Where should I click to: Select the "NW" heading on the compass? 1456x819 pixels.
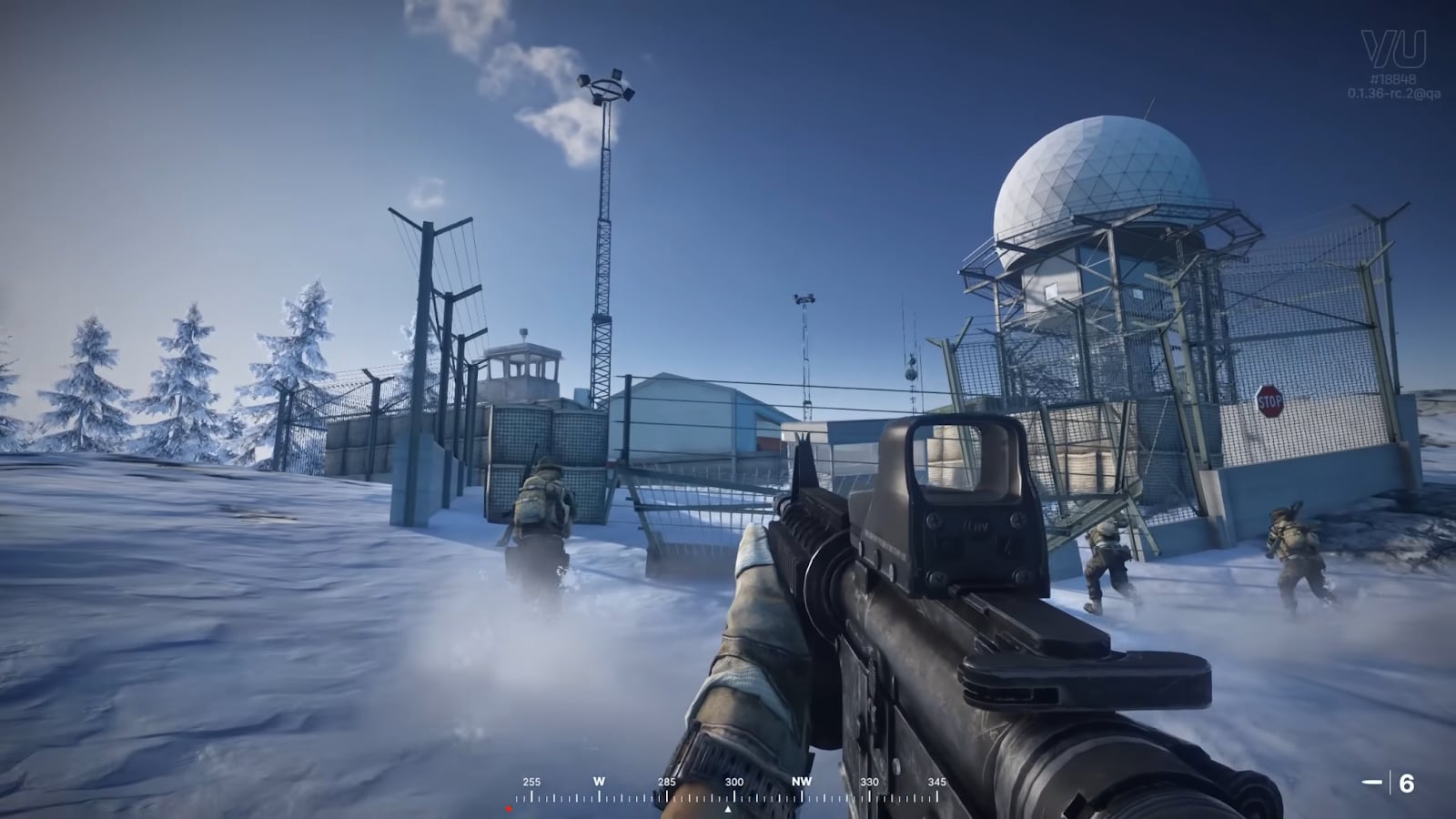[x=804, y=780]
